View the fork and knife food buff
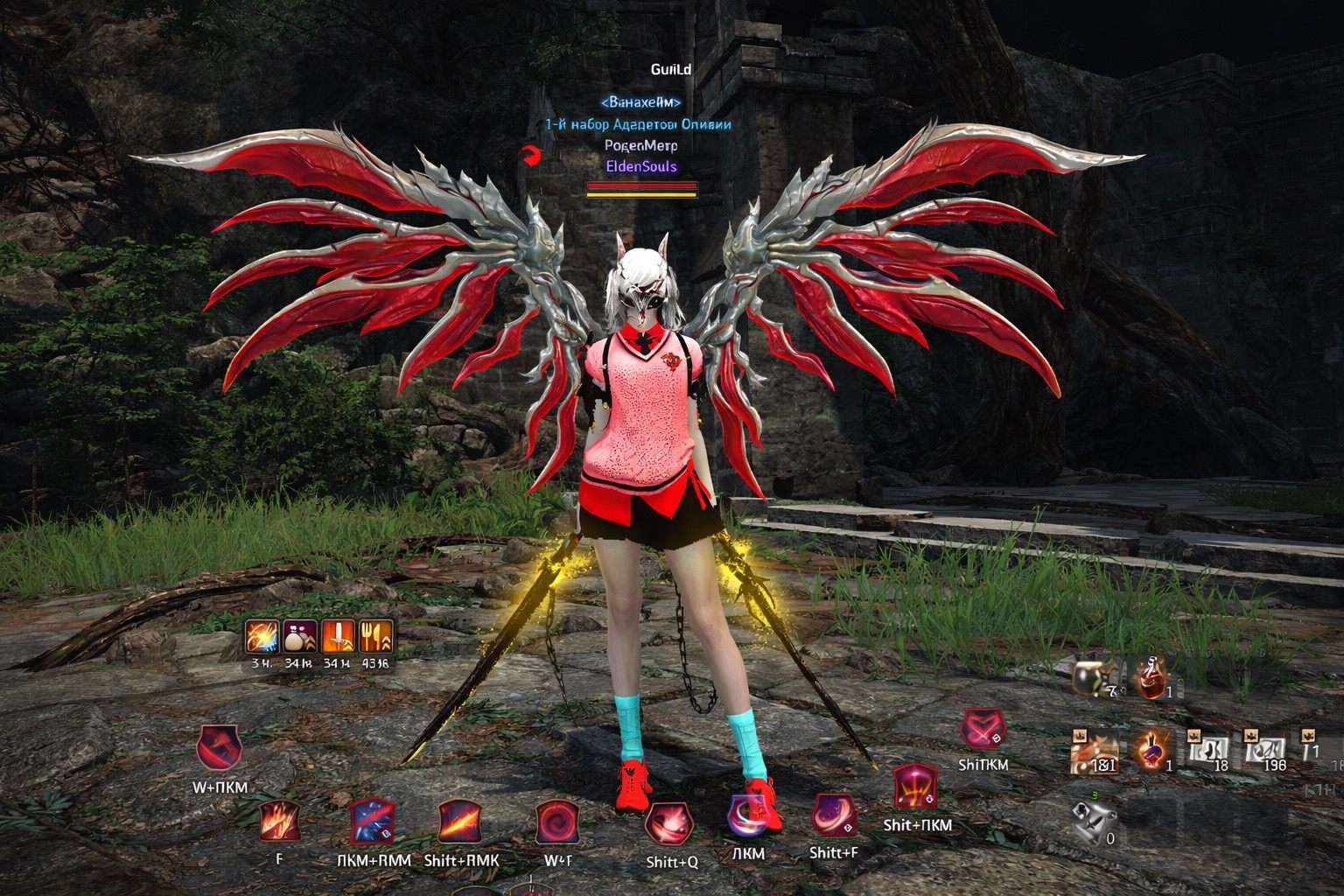This screenshot has width=1344, height=896. 376,637
